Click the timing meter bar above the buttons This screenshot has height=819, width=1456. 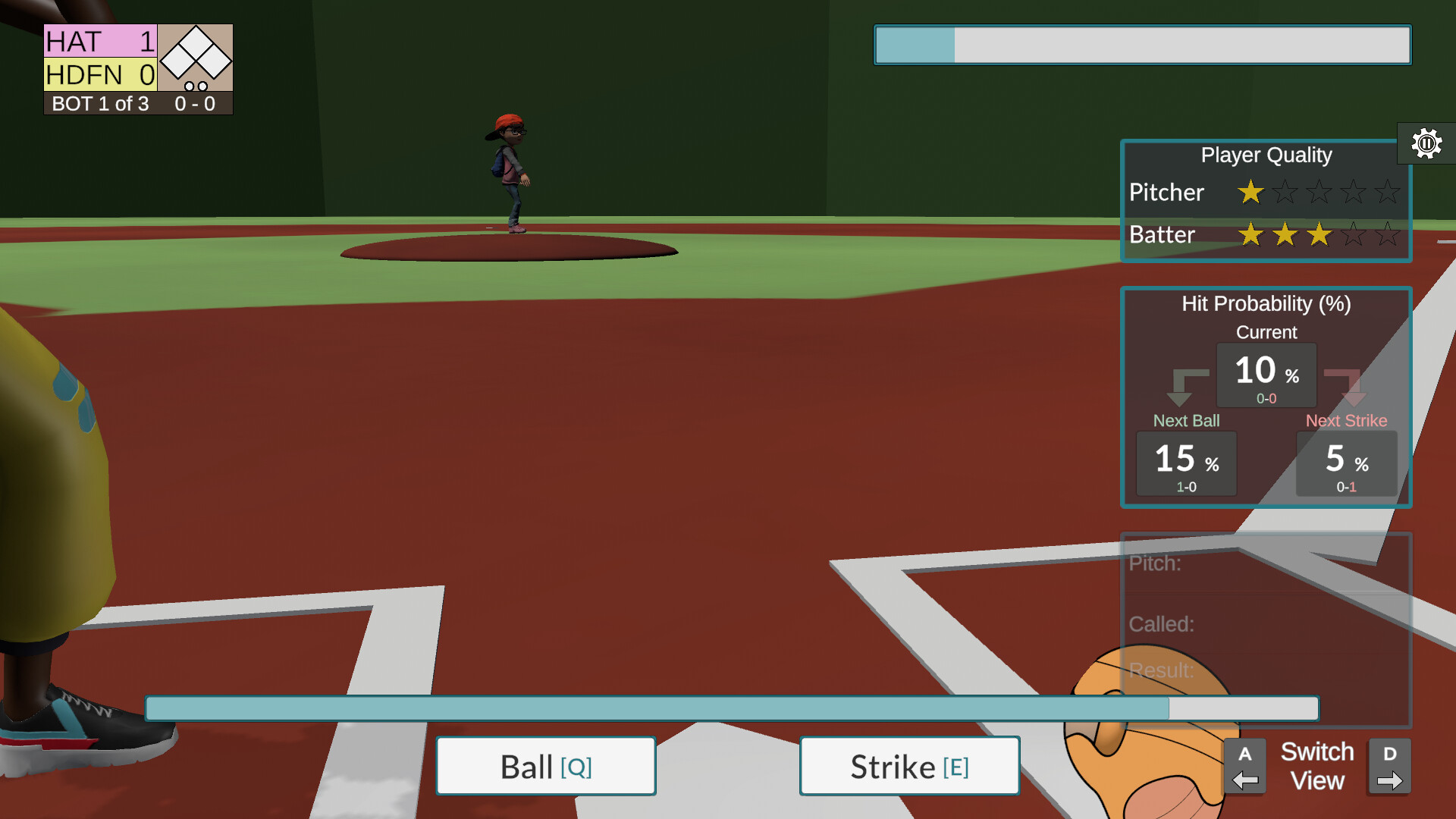(x=733, y=708)
